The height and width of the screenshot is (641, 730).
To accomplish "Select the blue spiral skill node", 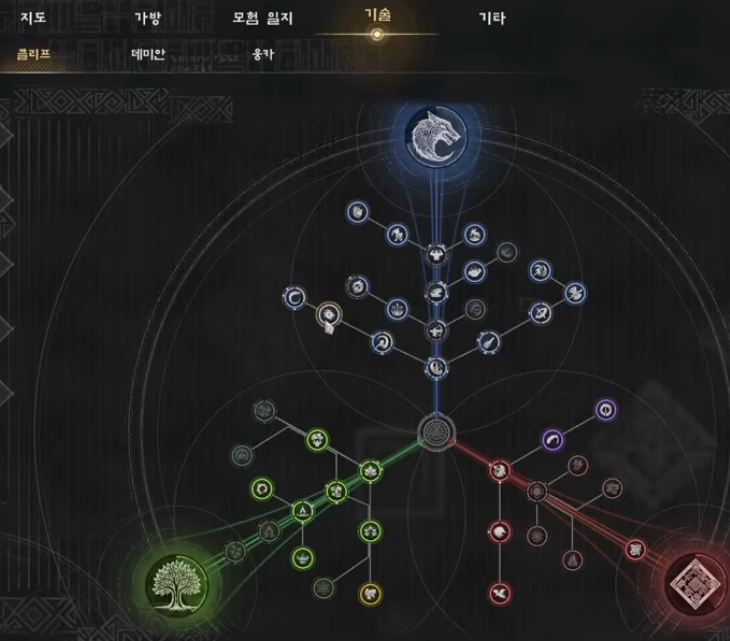I will 295,297.
